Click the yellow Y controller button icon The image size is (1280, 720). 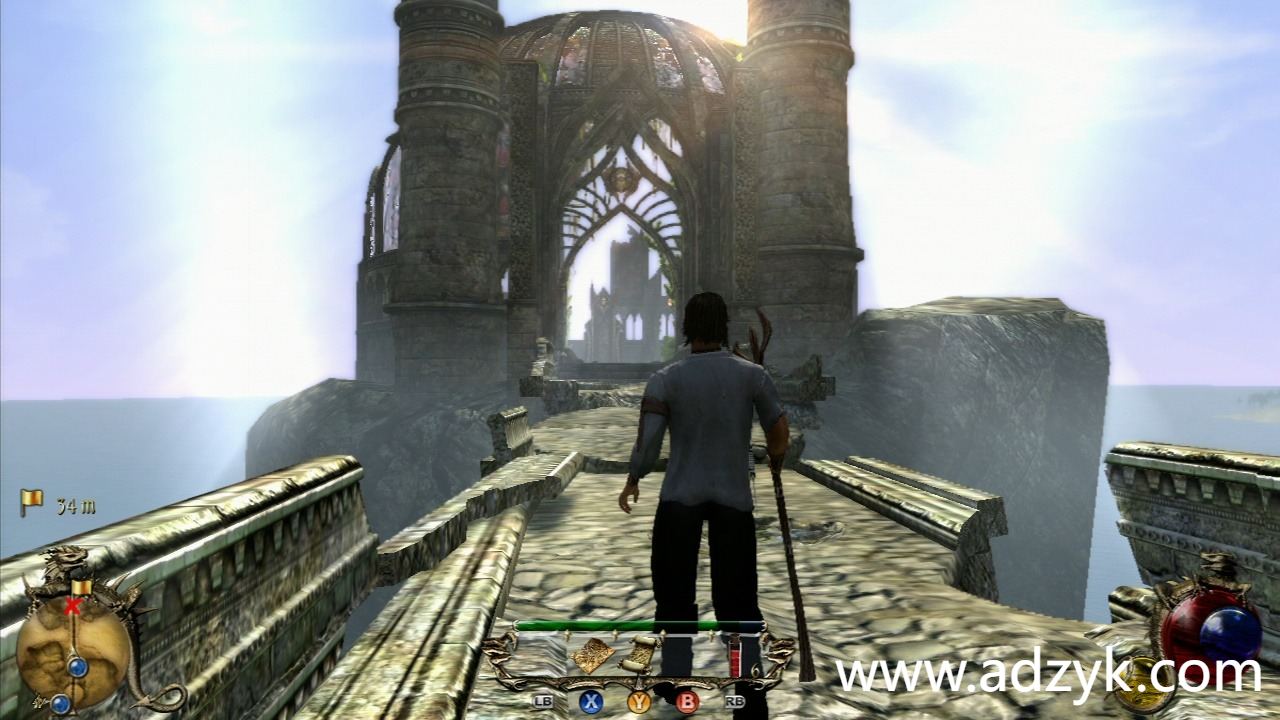639,700
